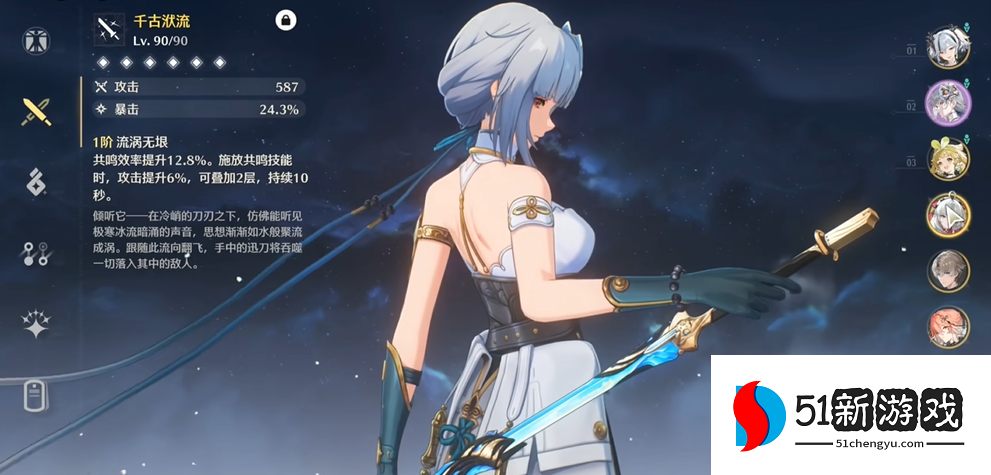Toggle the weapon lock icon
991x475 pixels.
click(x=284, y=19)
